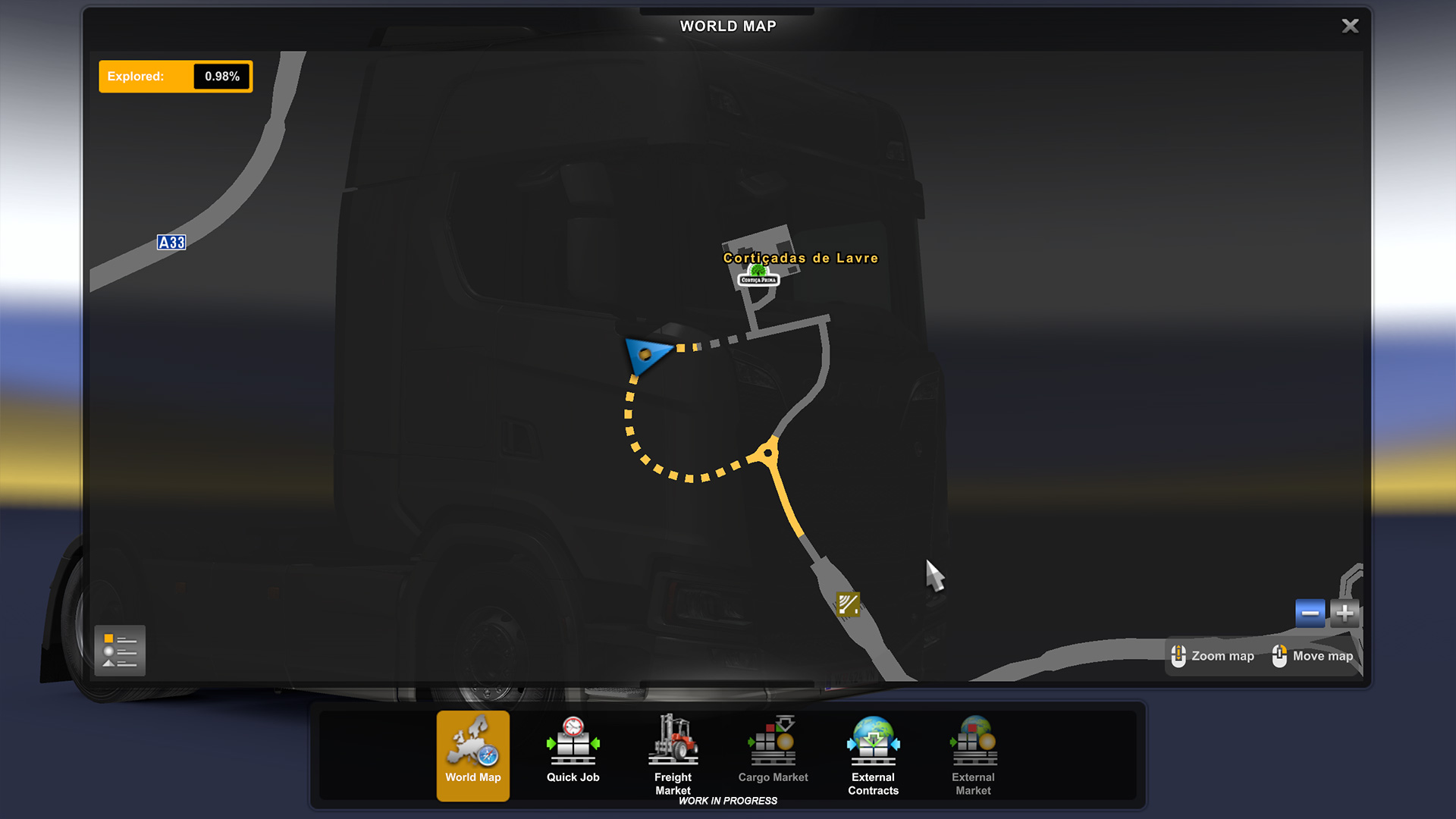
Task: Open the Freight Market
Action: [673, 755]
